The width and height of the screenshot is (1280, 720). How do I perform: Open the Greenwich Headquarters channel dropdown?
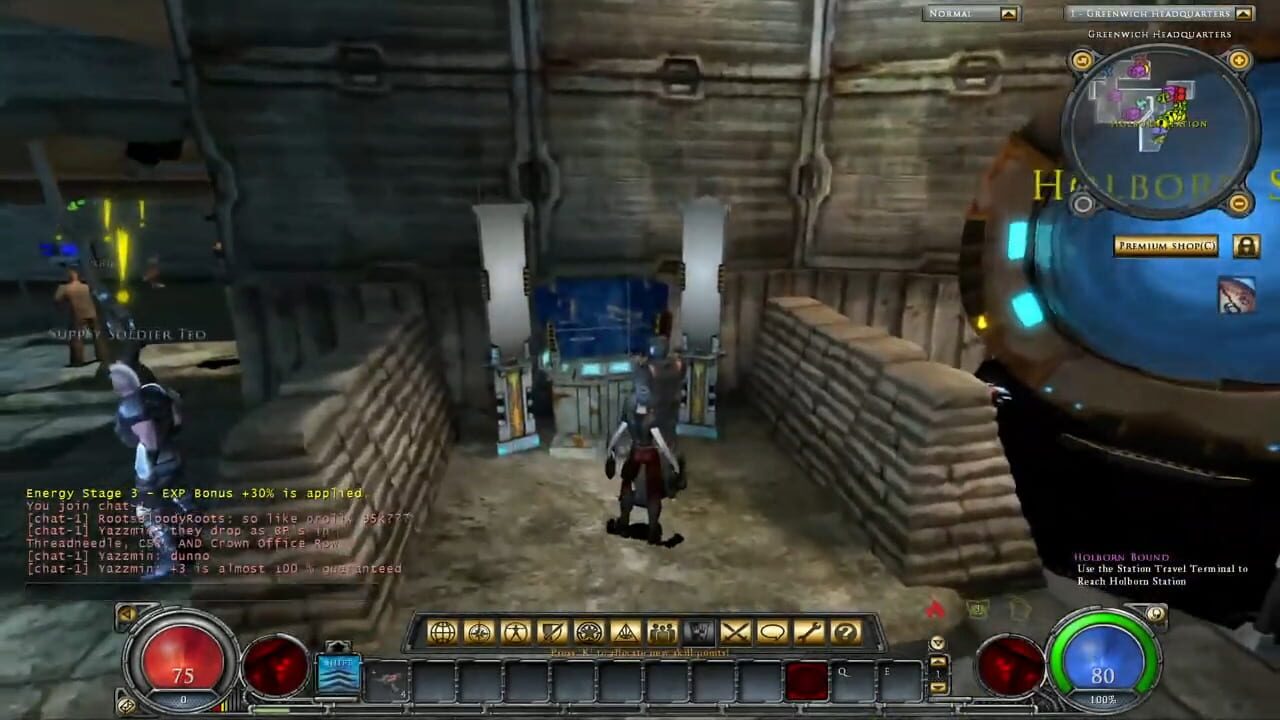click(x=1244, y=14)
